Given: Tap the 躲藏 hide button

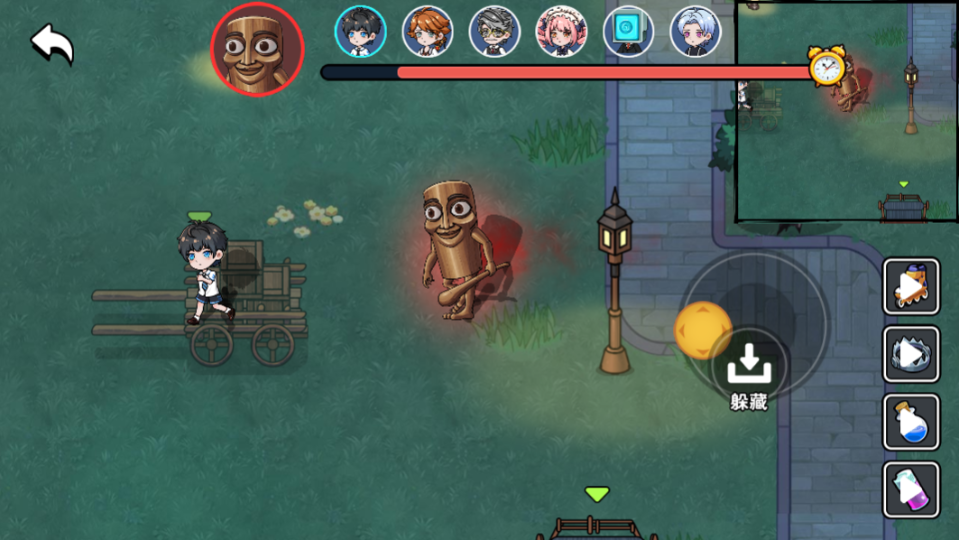Looking at the screenshot, I should tap(748, 370).
